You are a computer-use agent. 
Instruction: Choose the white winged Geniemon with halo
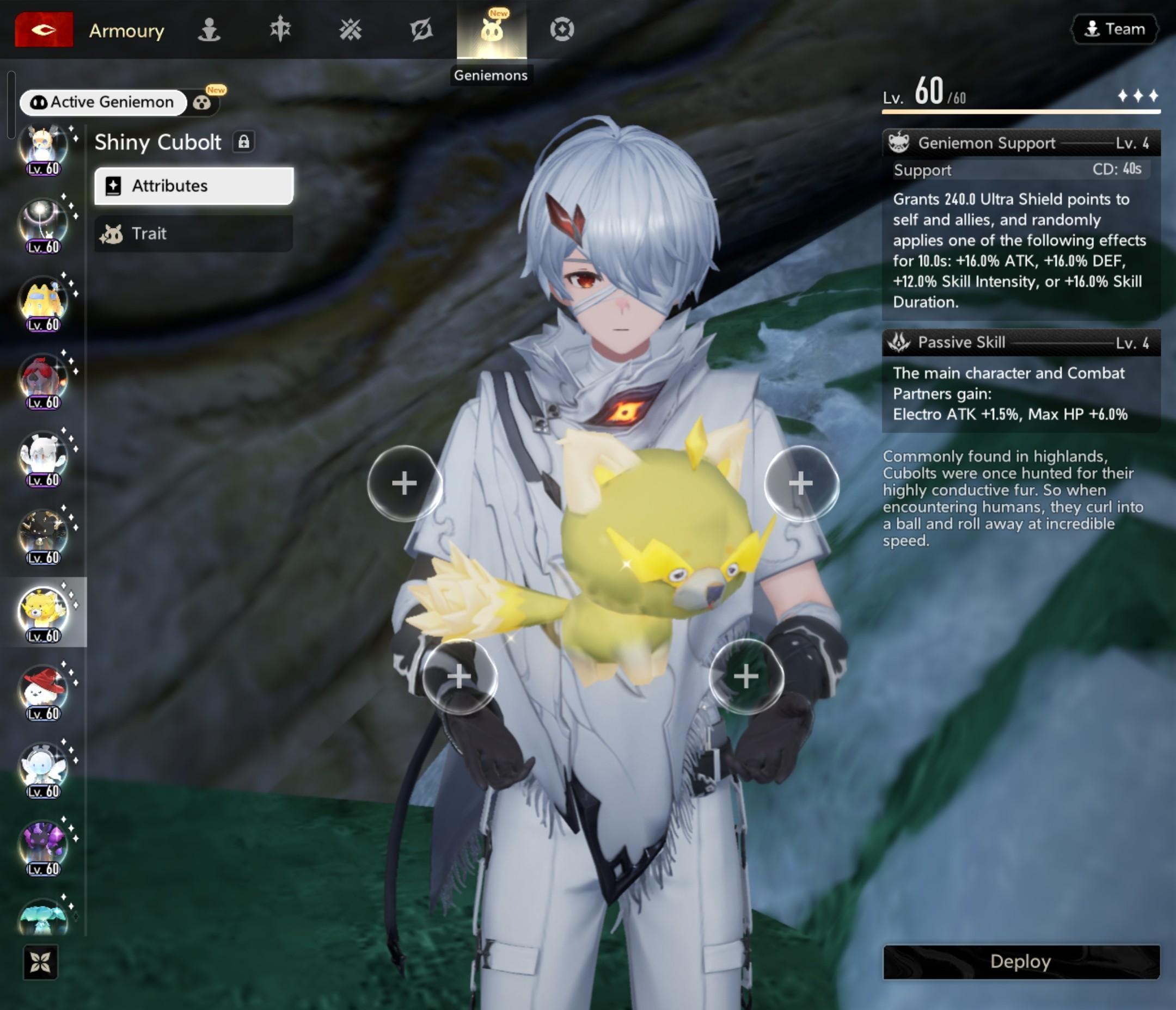pyautogui.click(x=43, y=767)
